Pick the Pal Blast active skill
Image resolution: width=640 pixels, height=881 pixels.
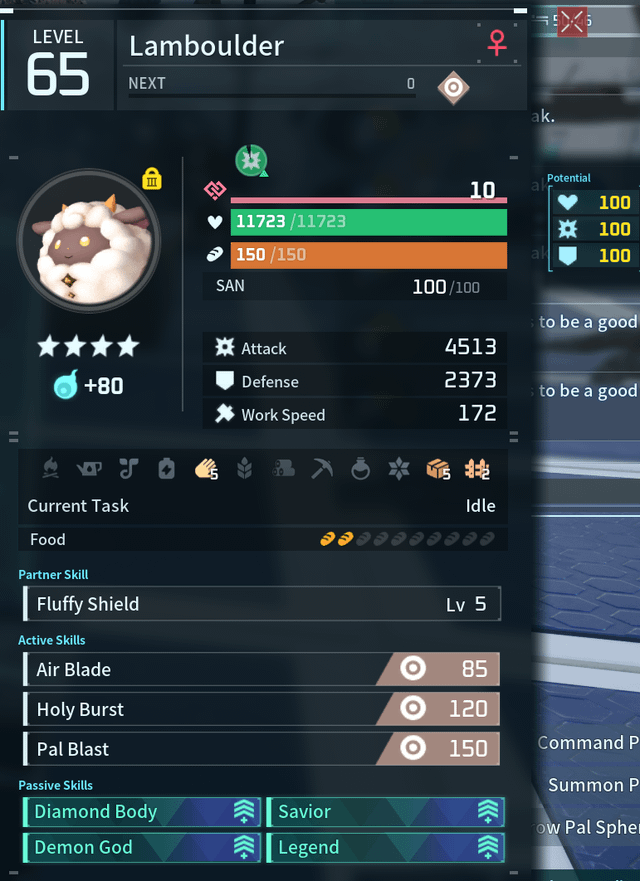[x=261, y=749]
